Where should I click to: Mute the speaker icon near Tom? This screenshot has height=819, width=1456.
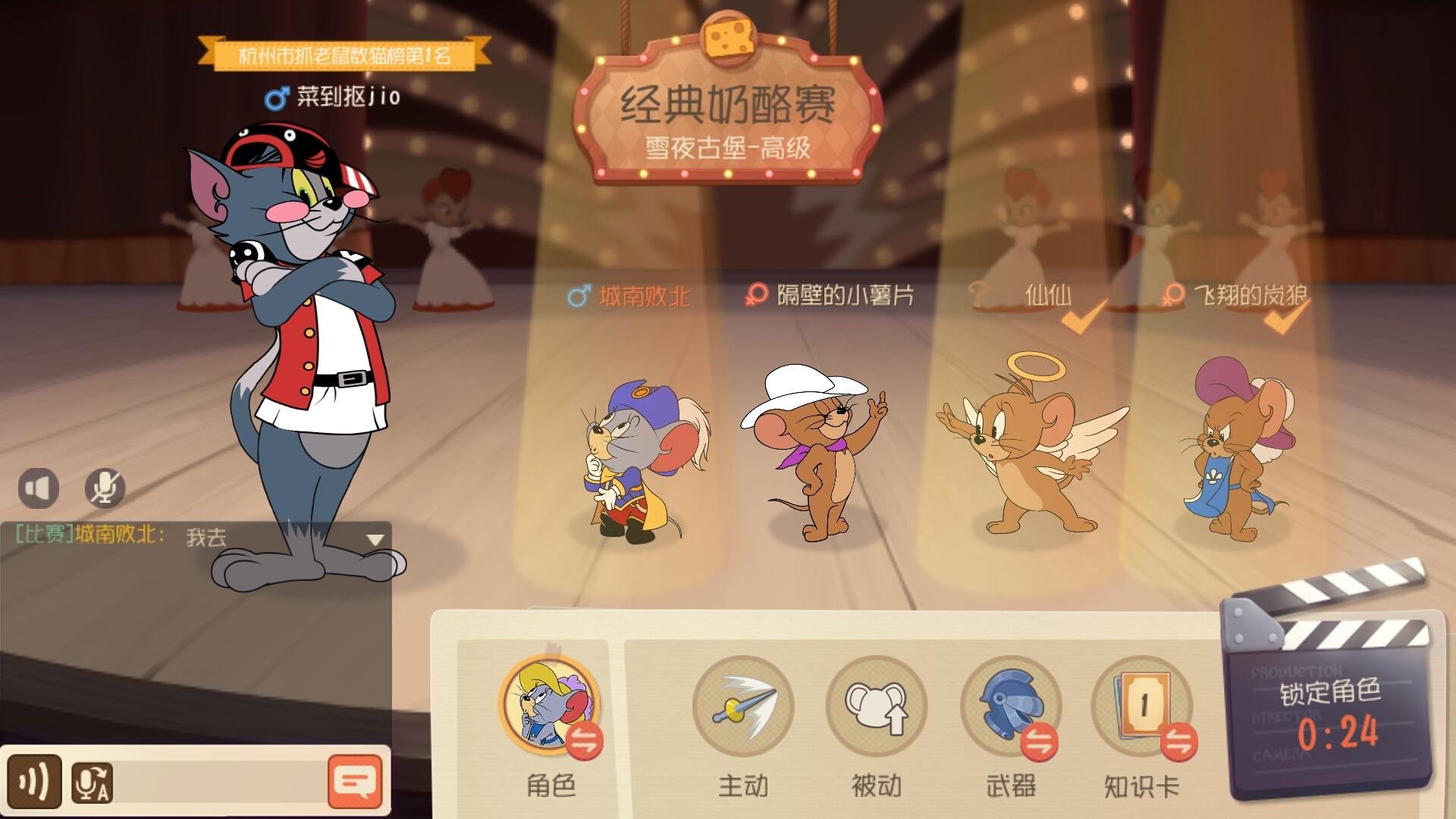coord(39,488)
